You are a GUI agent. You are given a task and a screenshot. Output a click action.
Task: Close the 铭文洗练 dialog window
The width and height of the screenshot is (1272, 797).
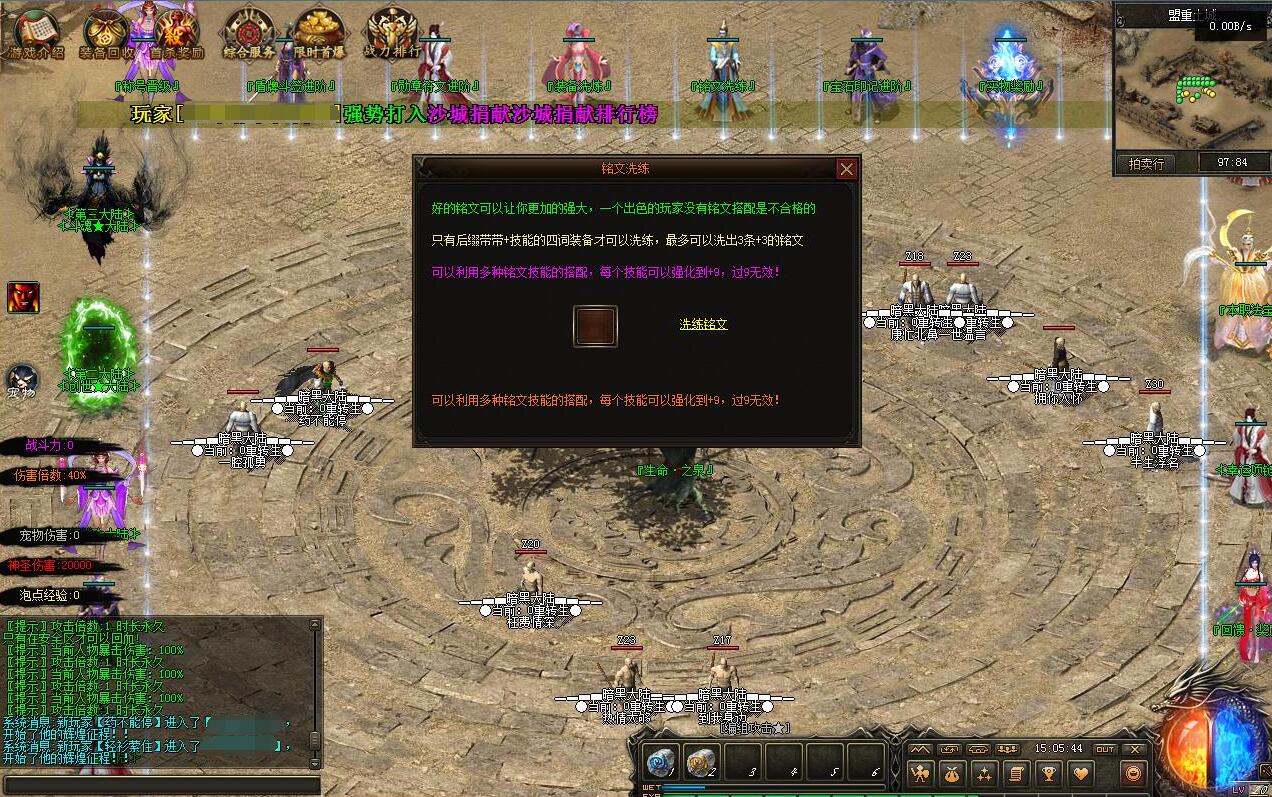[846, 169]
